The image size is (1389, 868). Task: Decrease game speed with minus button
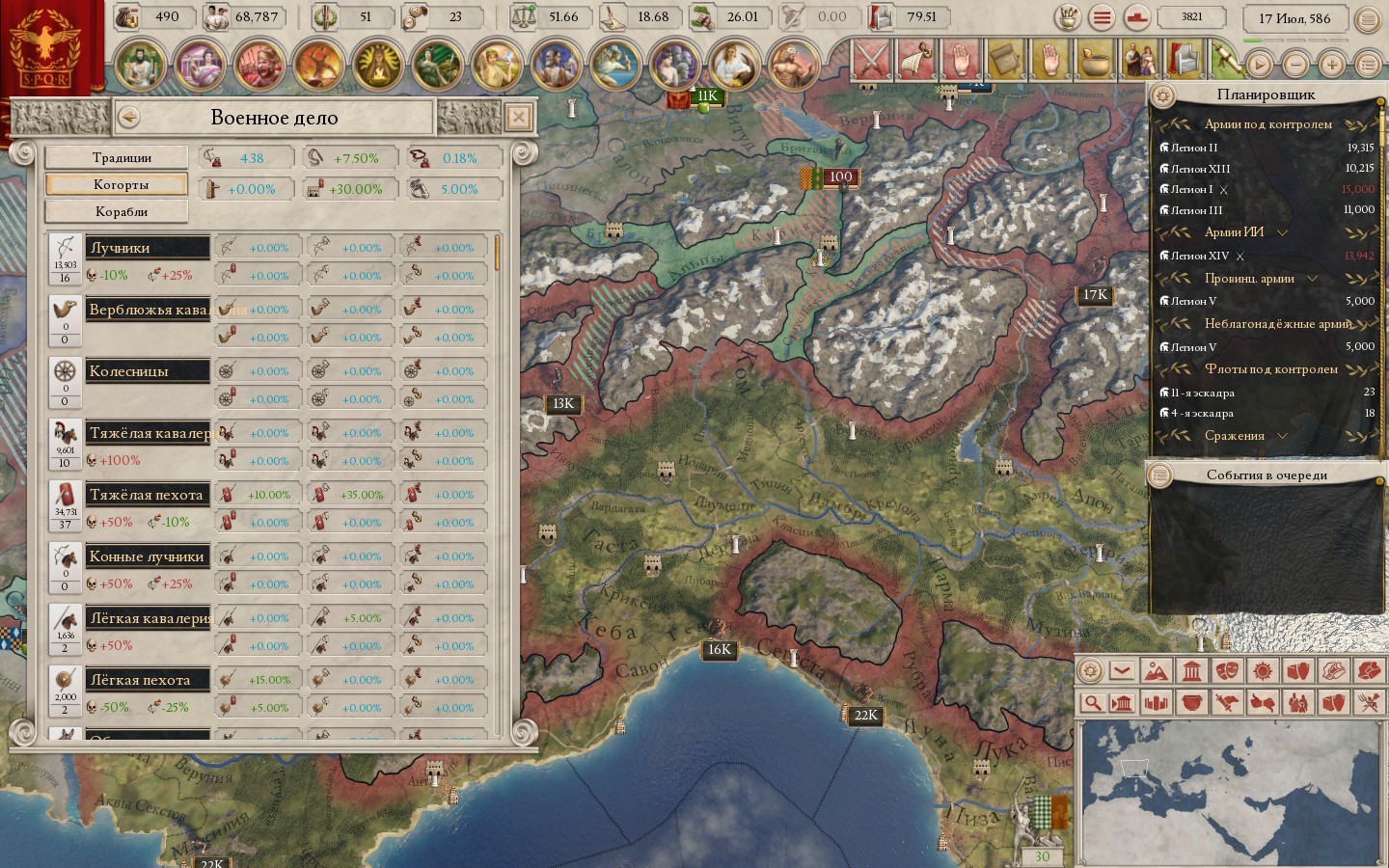pos(1295,65)
